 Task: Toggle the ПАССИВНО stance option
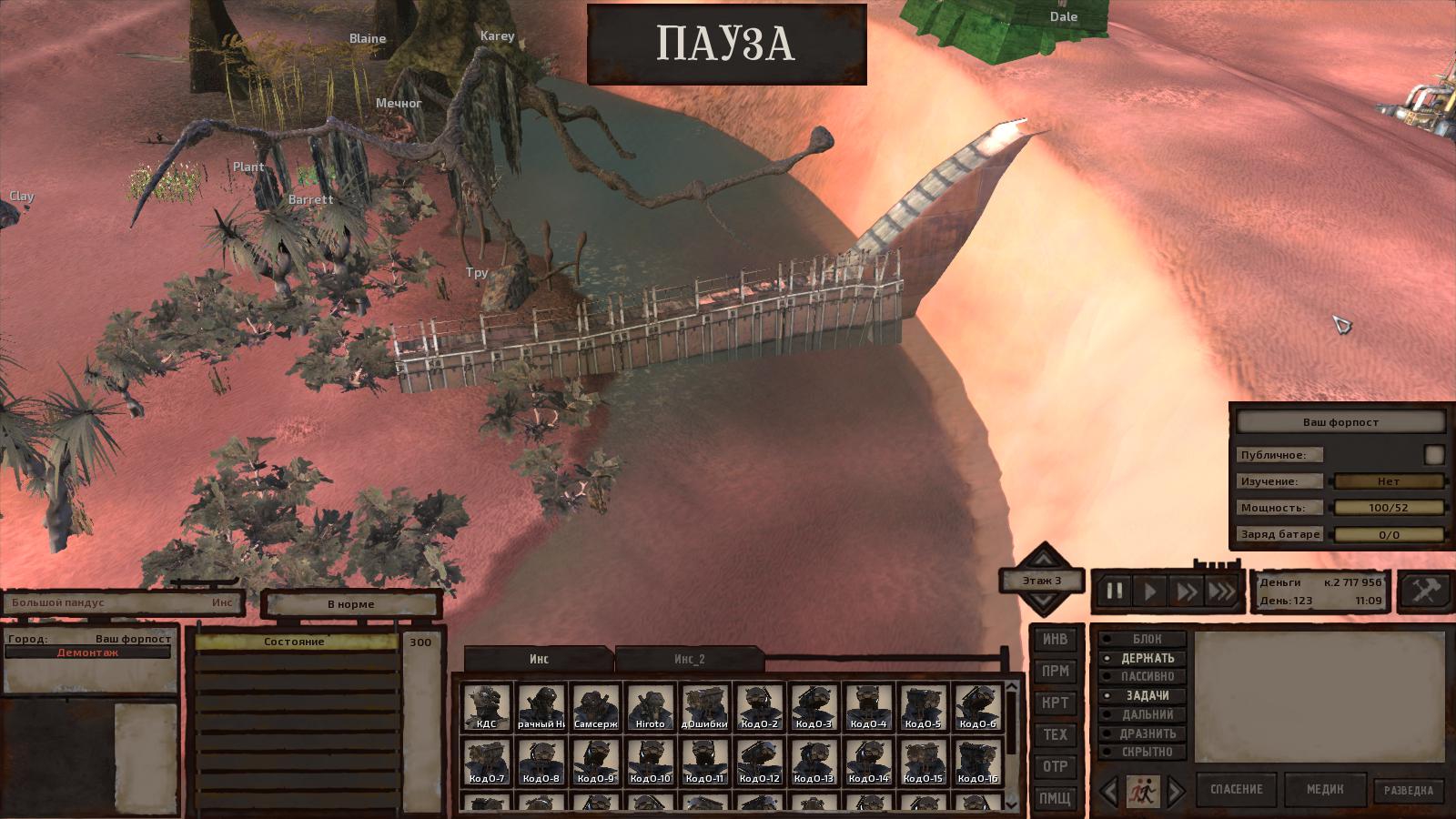pyautogui.click(x=1147, y=677)
